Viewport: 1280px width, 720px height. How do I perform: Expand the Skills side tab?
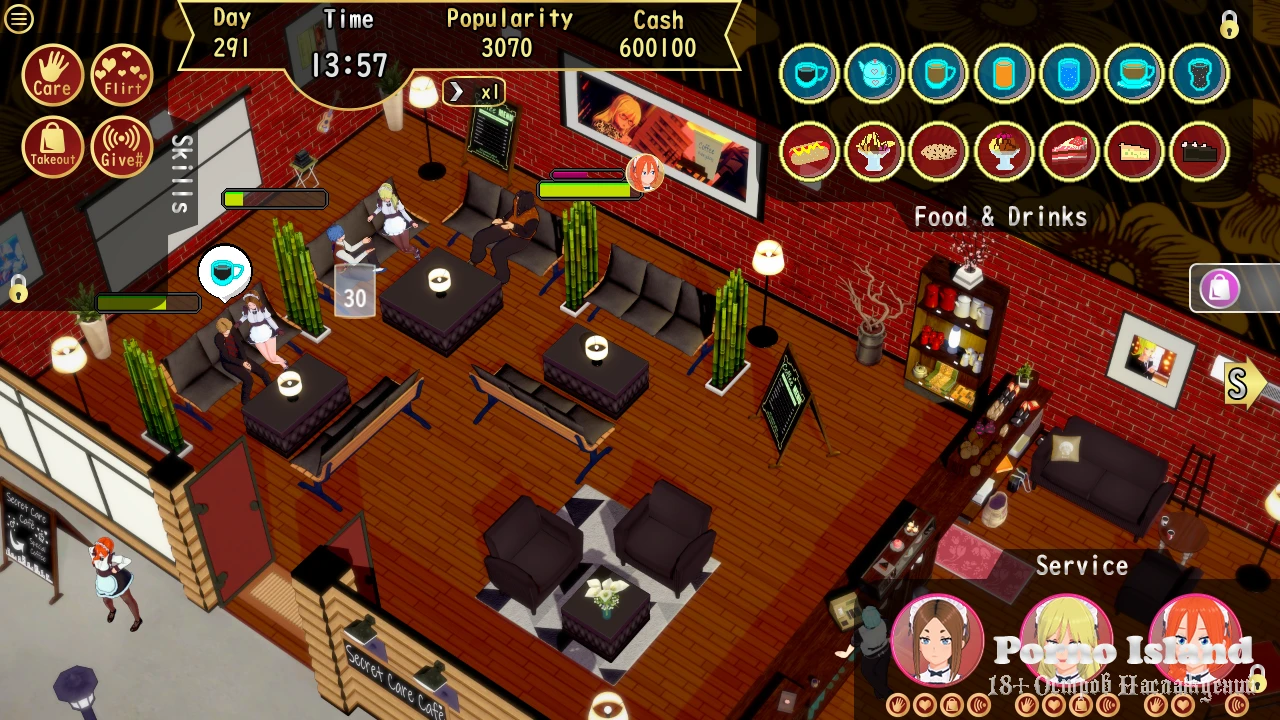click(x=181, y=174)
